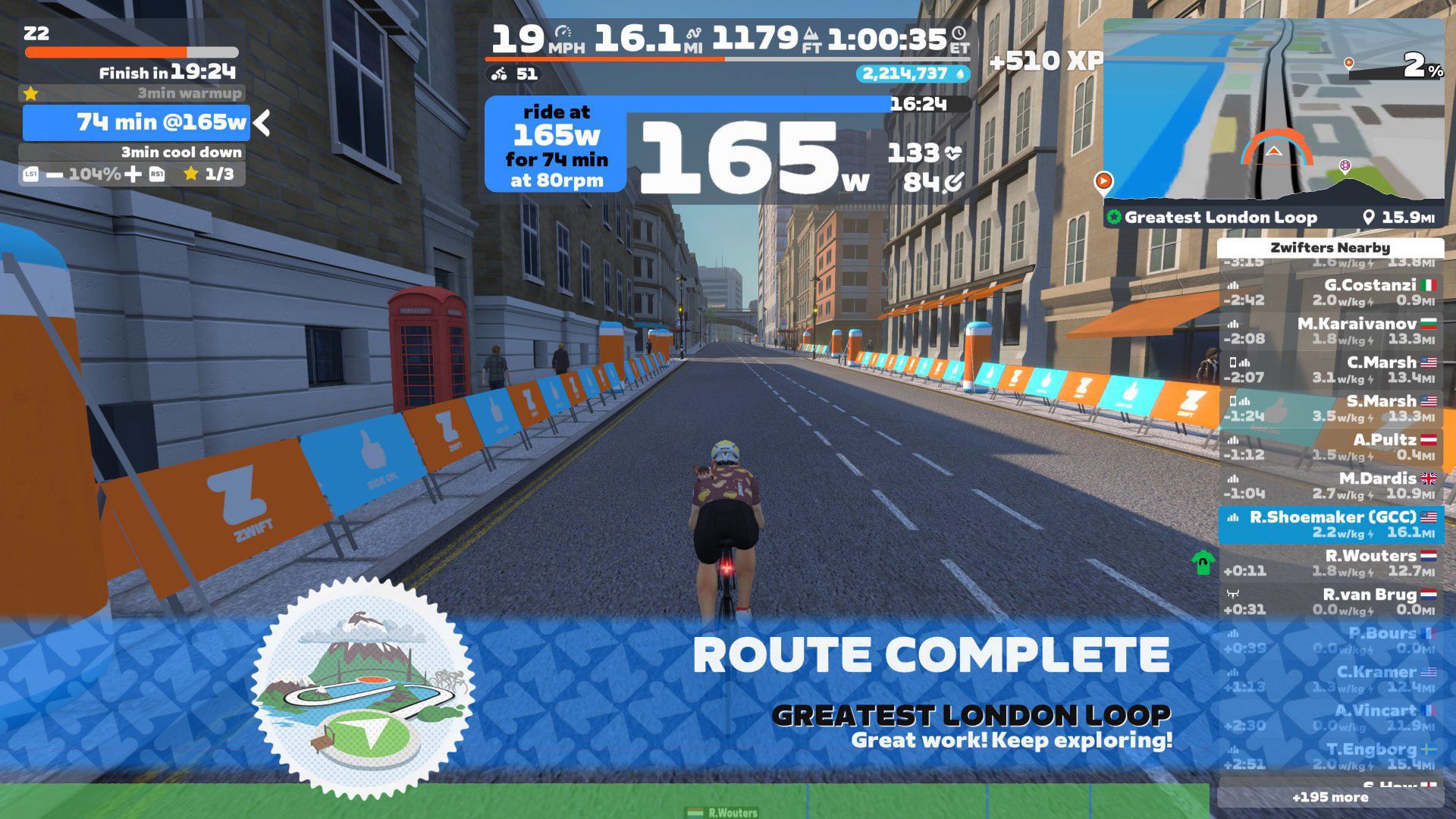Select rider G.Costanzi in the nearby list
The height and width of the screenshot is (819, 1456).
1330,292
